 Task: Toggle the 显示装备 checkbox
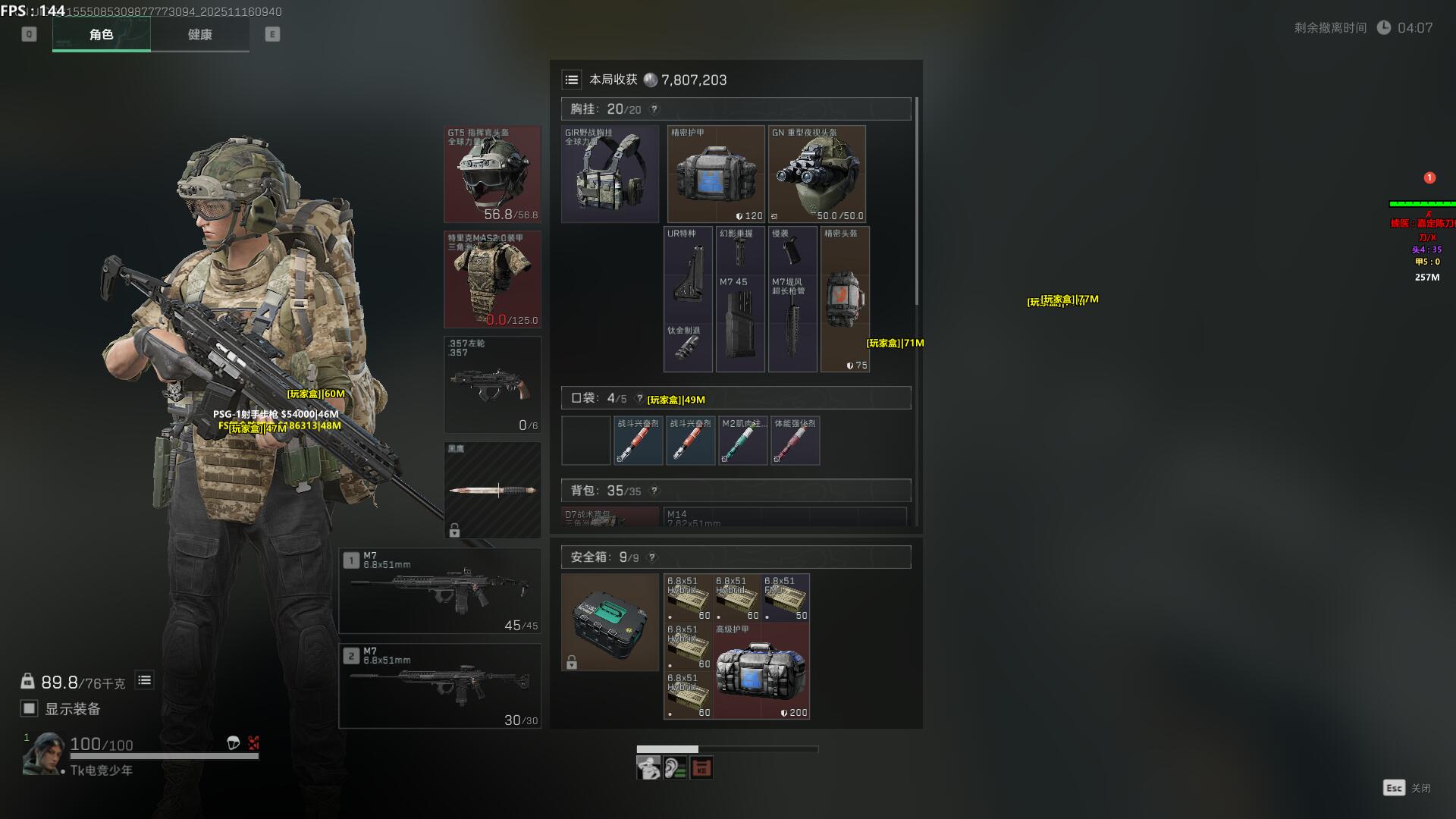tap(29, 708)
